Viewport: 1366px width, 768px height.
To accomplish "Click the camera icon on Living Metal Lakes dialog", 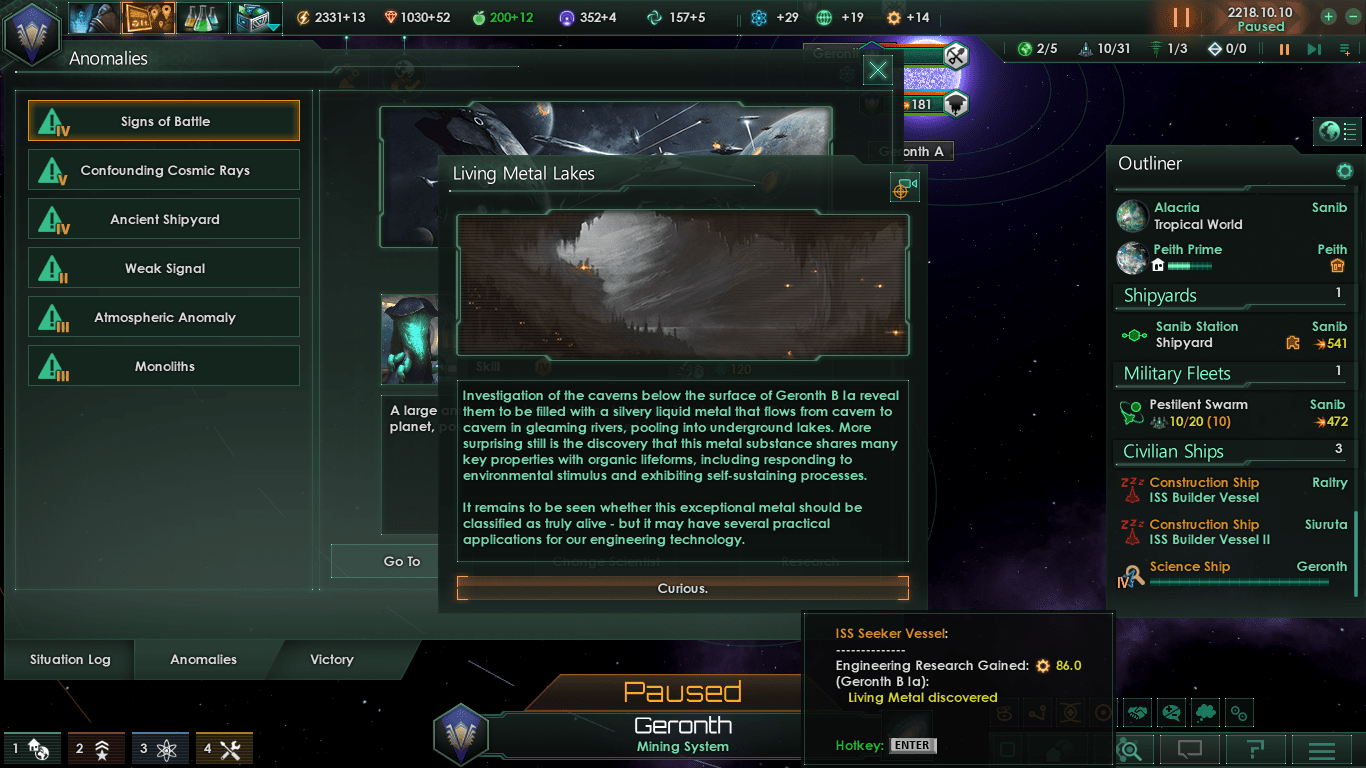I will click(903, 187).
